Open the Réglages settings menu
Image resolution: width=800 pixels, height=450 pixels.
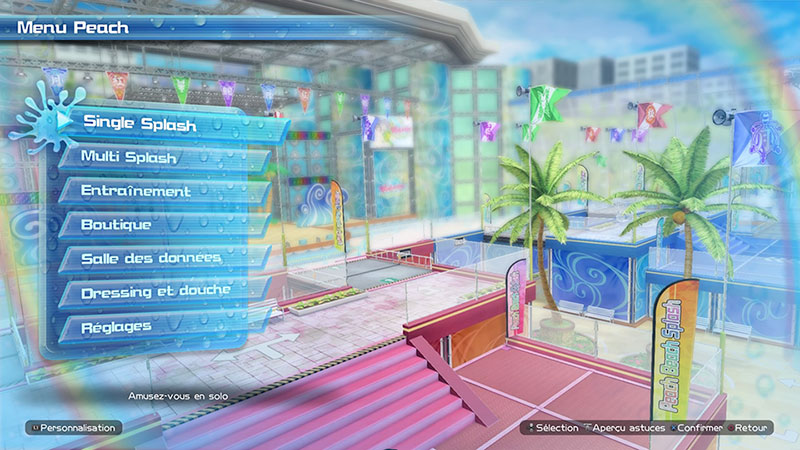pyautogui.click(x=117, y=326)
